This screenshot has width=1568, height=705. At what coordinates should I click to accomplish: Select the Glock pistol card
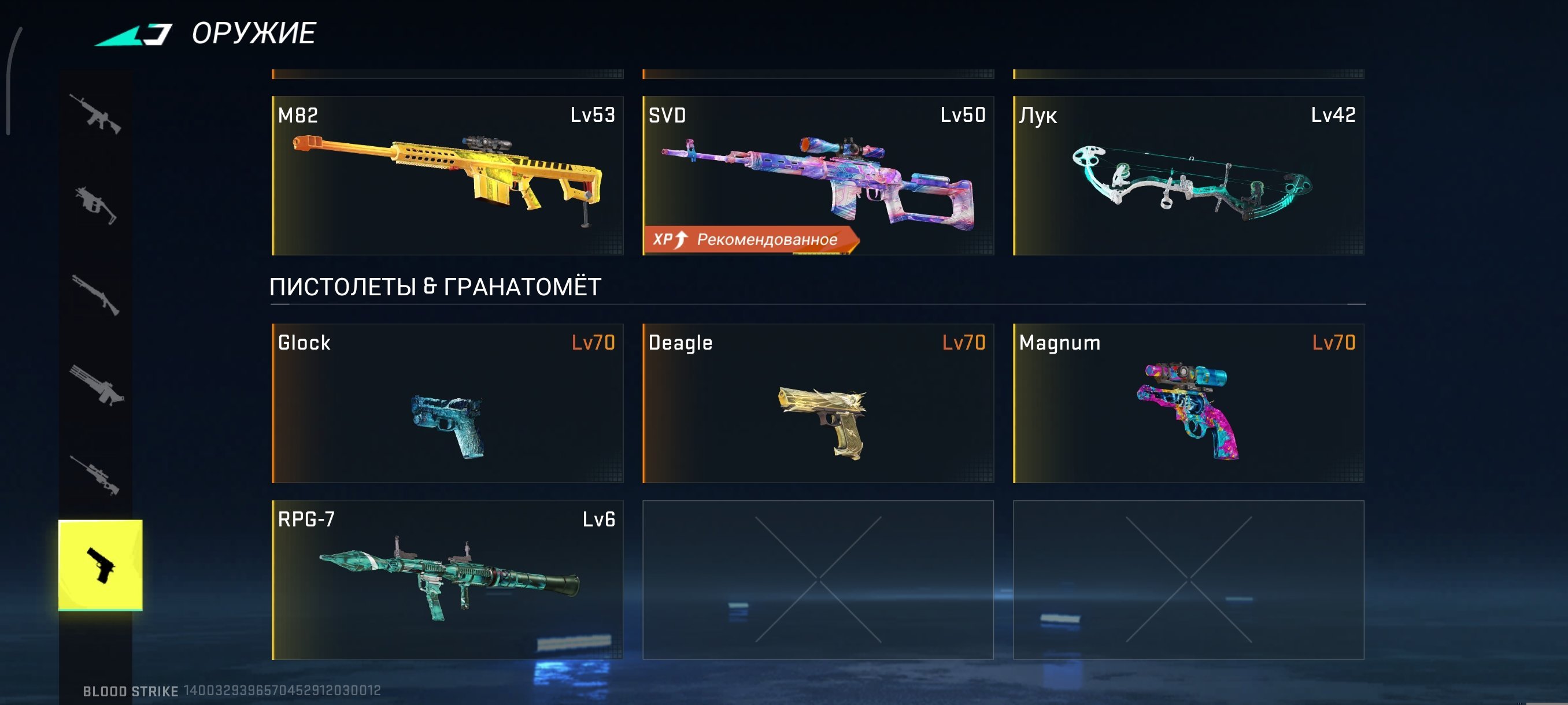coord(448,403)
